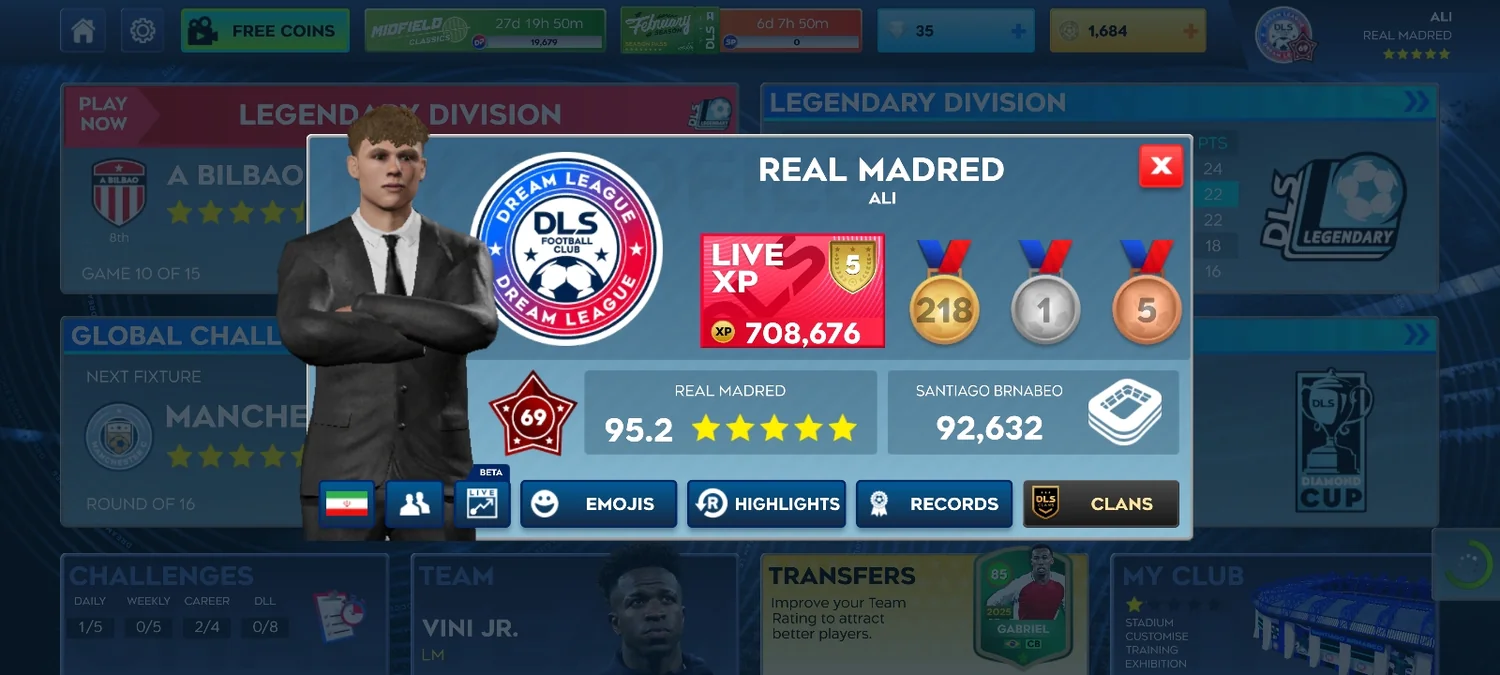
Task: Add more coins with the plus
Action: 1190,31
